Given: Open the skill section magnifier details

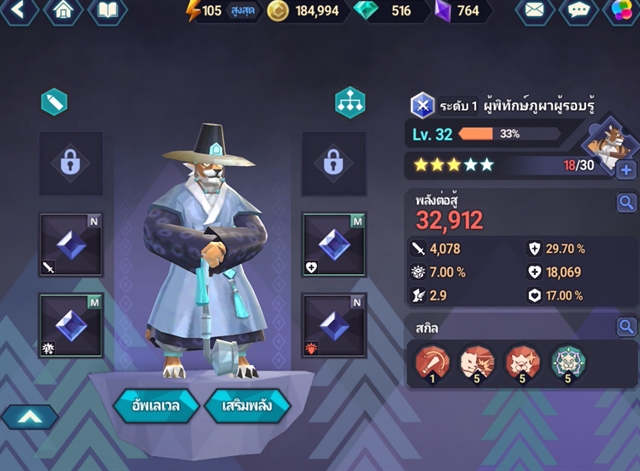Looking at the screenshot, I should 627,327.
